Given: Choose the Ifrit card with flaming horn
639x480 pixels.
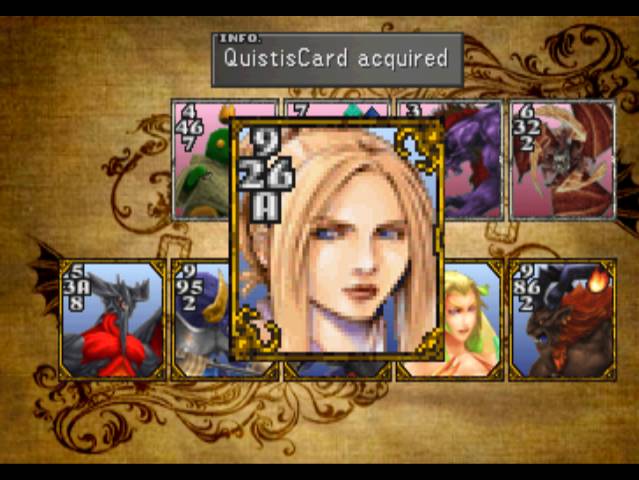Looking at the screenshot, I should point(562,320).
